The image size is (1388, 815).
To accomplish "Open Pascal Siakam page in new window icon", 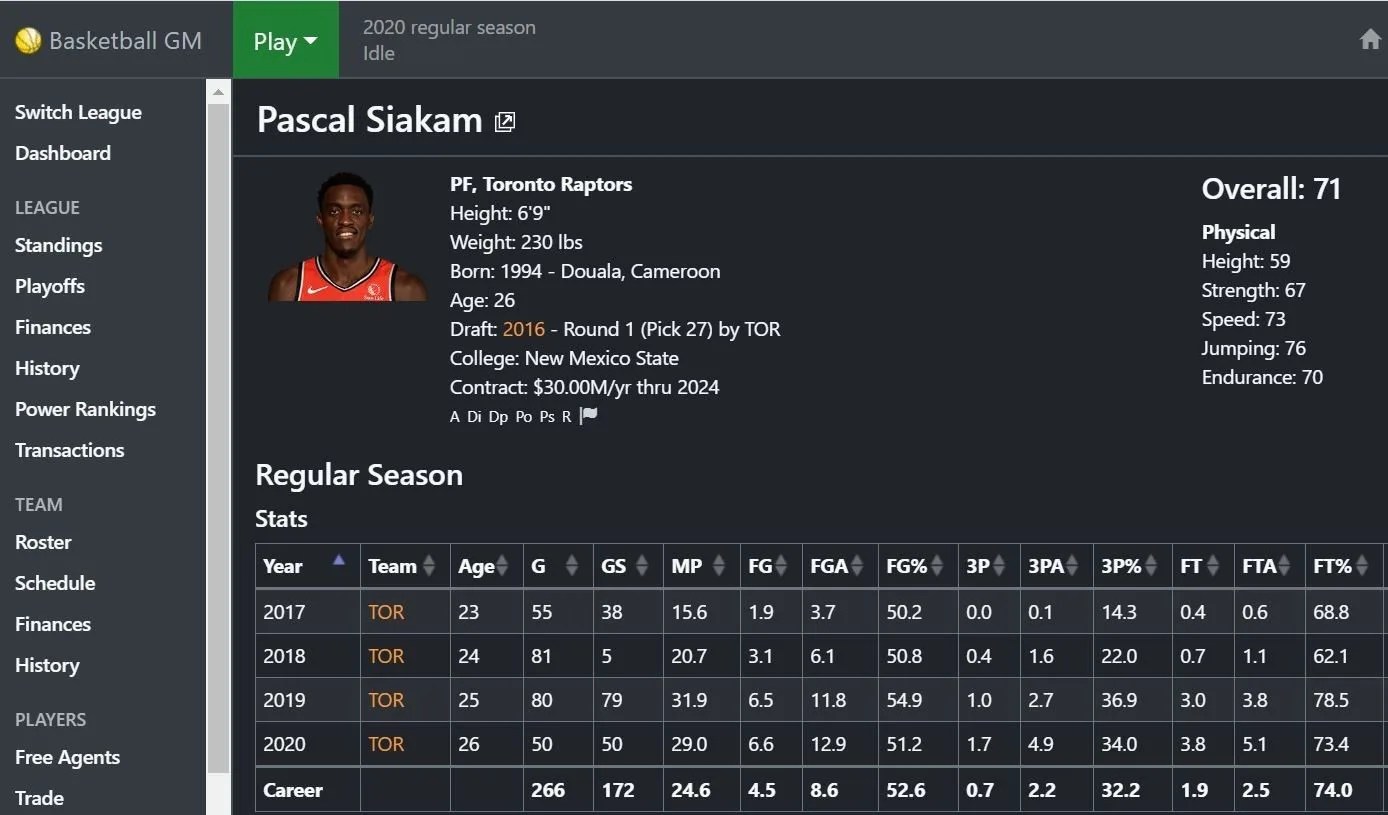I will [x=505, y=121].
